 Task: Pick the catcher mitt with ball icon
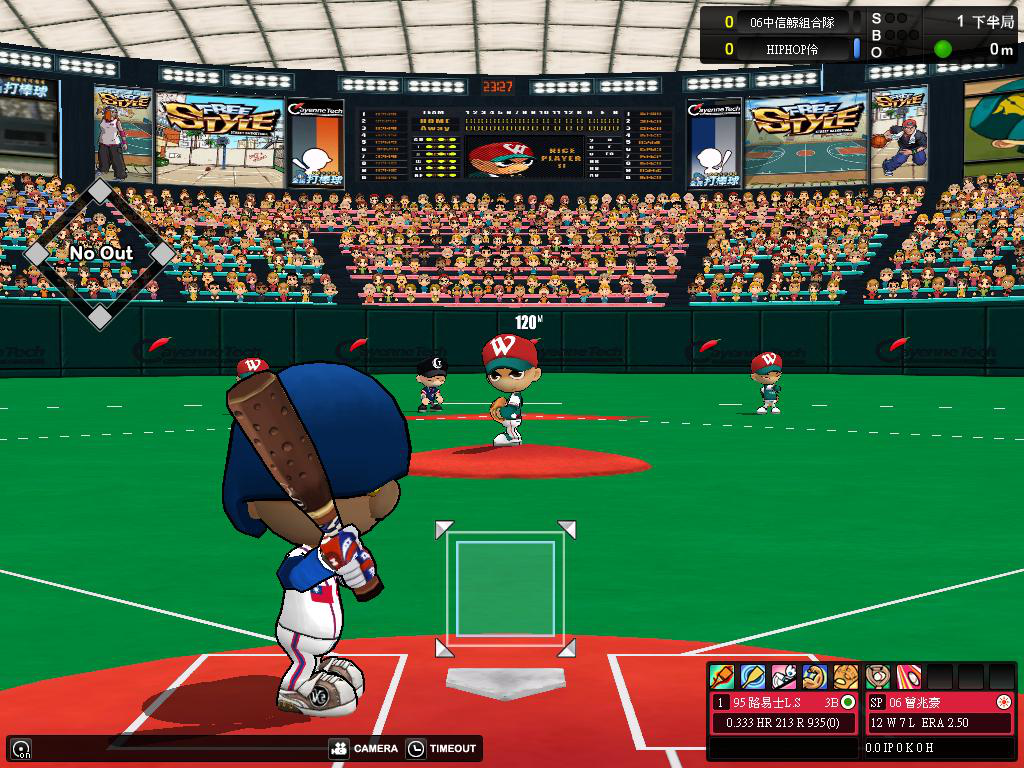pos(878,677)
